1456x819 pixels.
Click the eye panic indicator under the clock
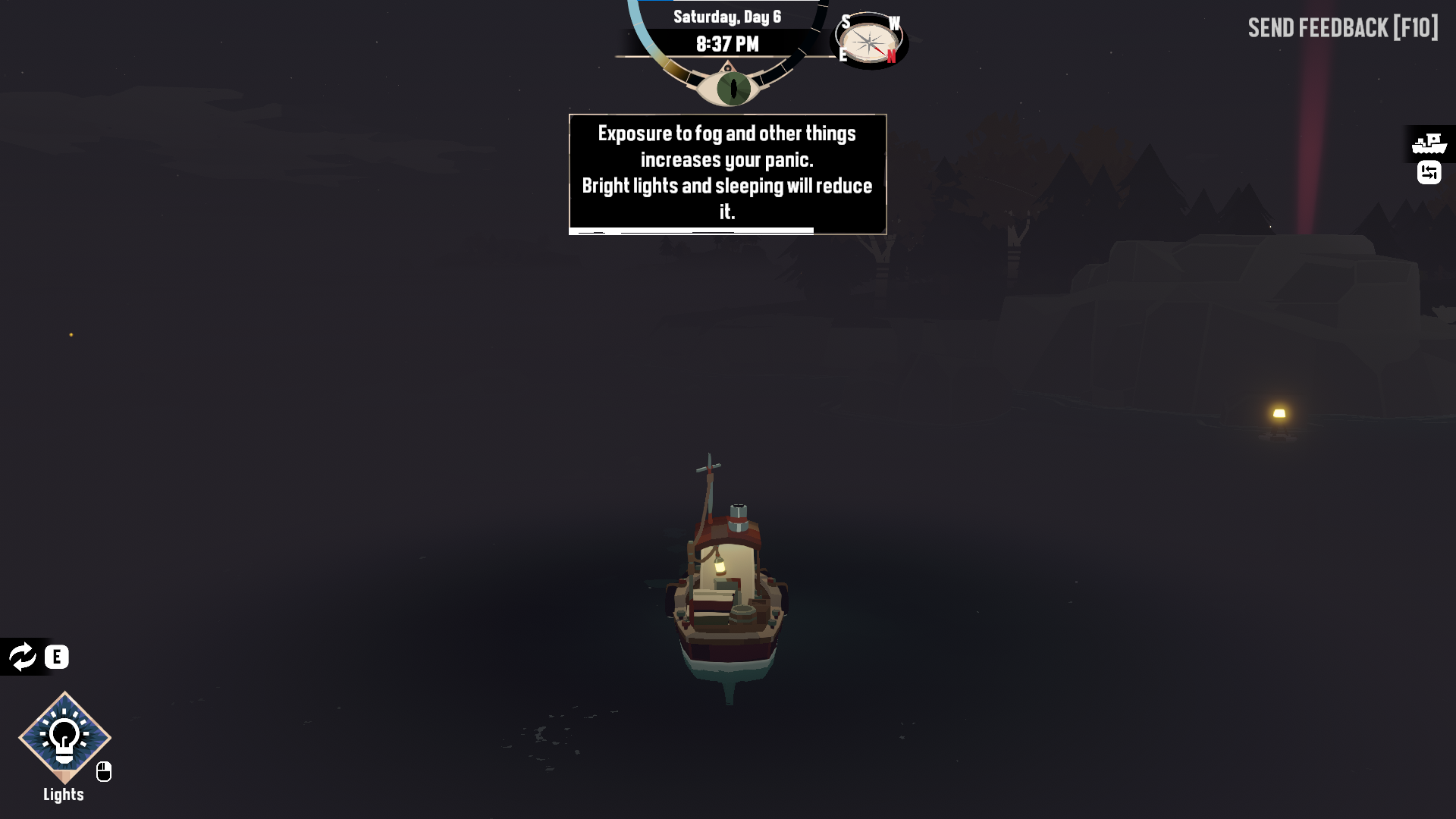tap(730, 86)
